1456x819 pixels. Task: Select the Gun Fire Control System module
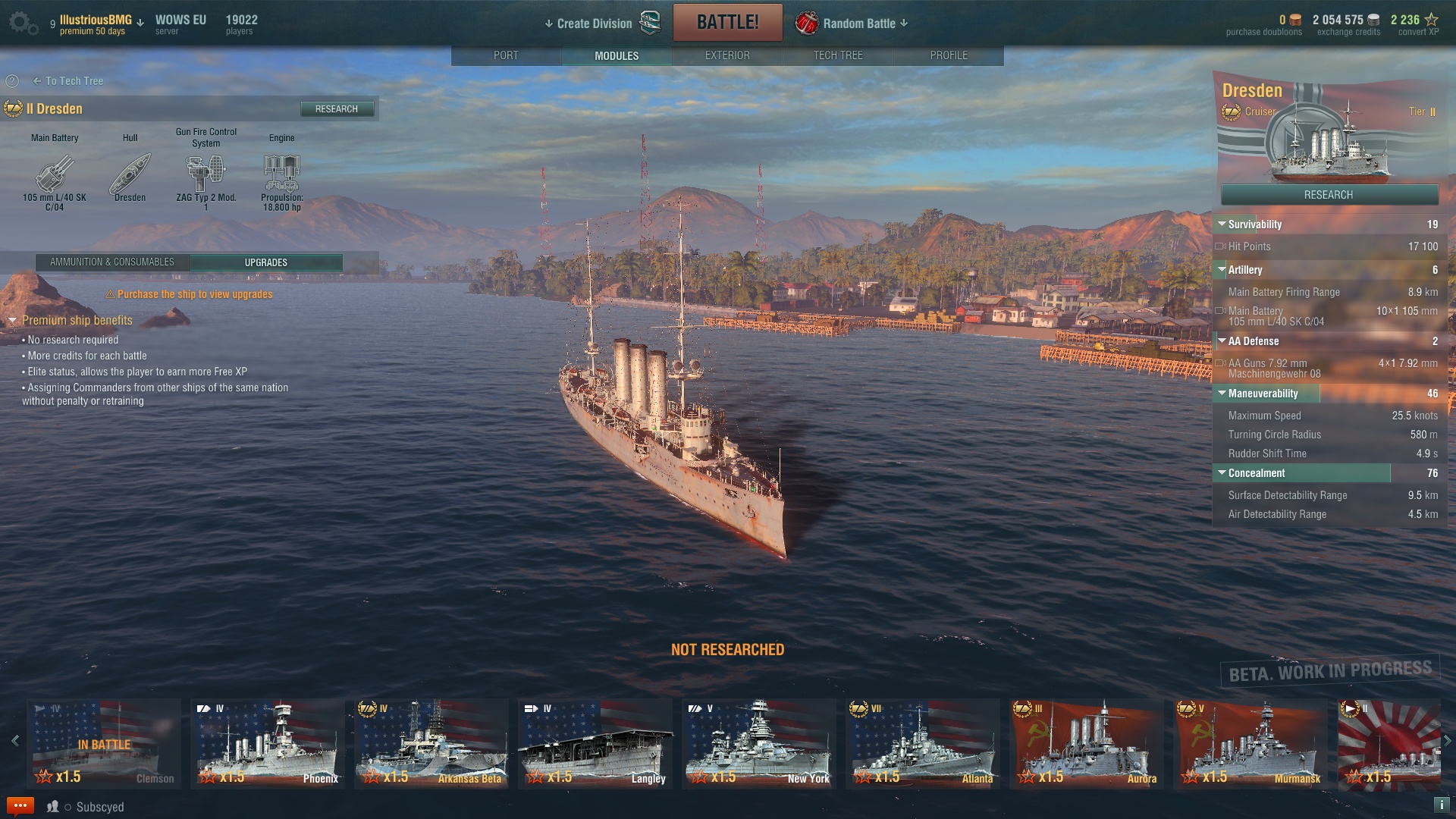206,174
